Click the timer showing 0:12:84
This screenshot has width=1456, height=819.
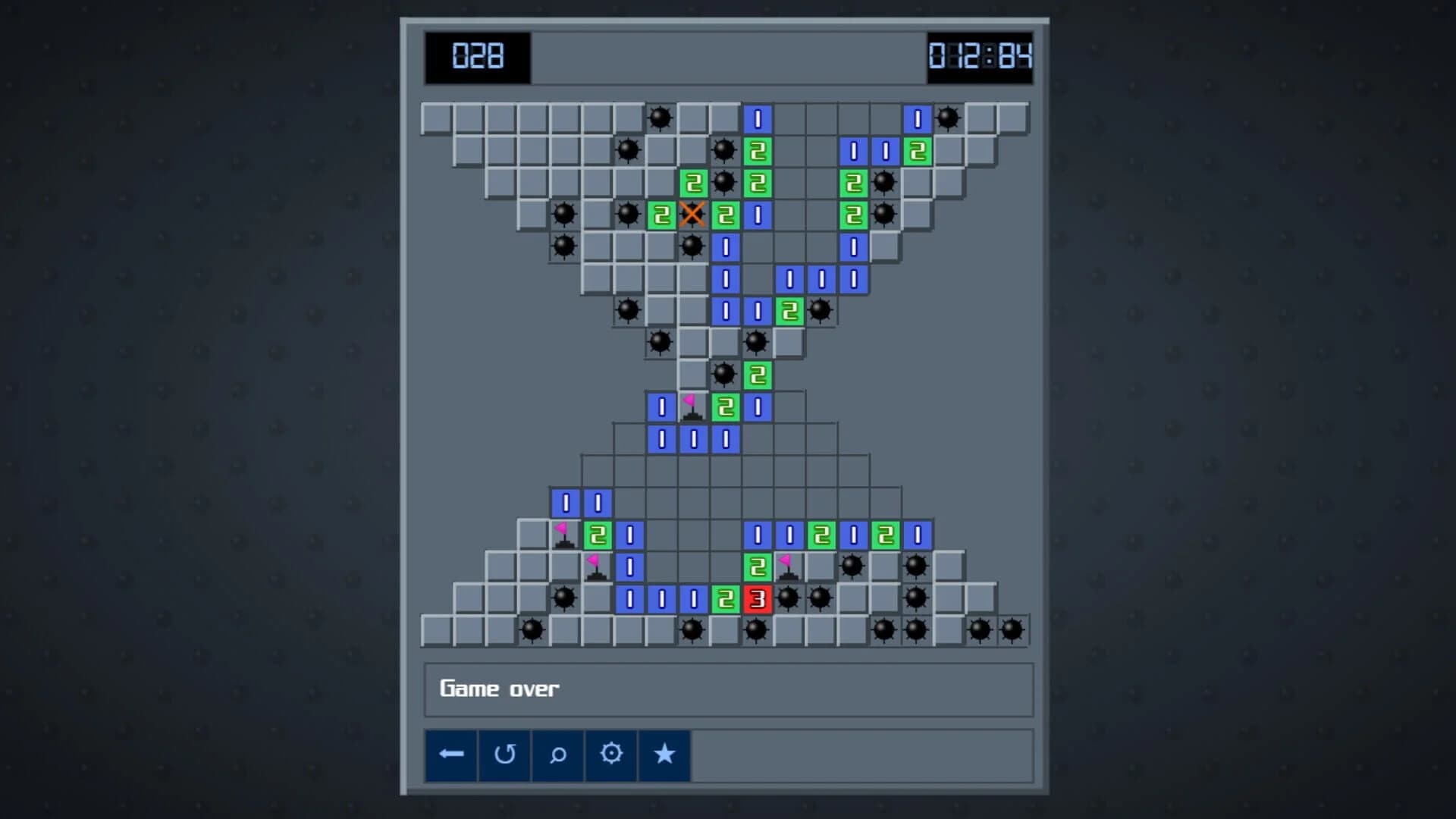click(980, 56)
